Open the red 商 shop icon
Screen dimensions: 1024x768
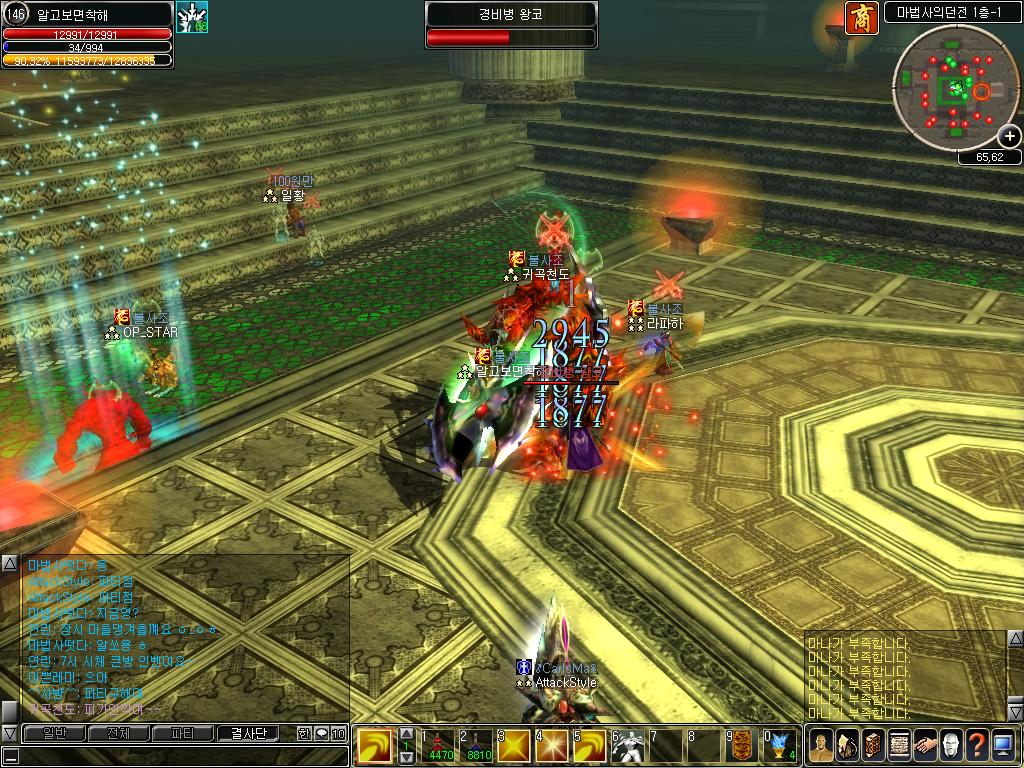pos(859,19)
